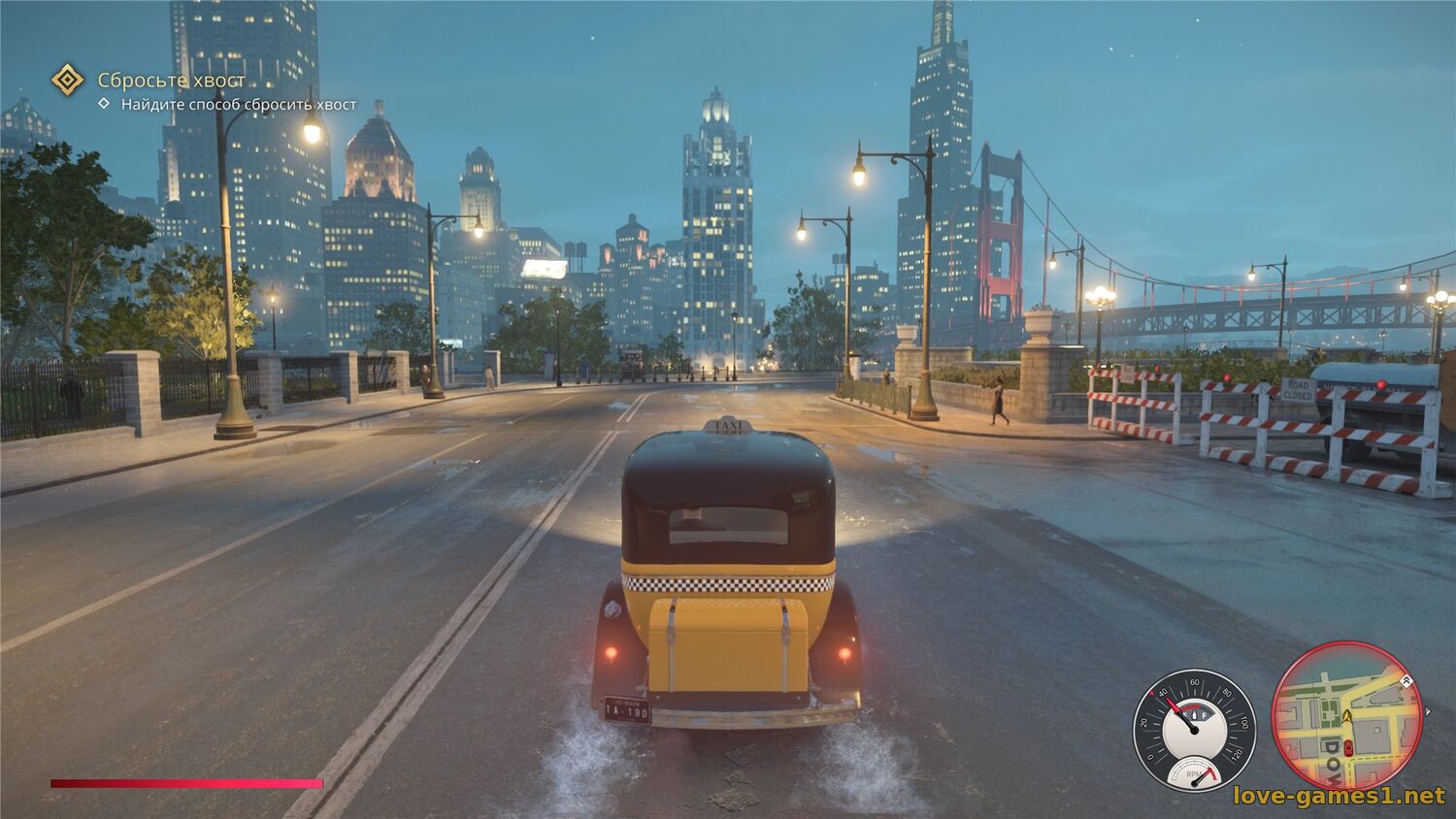Click the circular minimap
Image resolution: width=1456 pixels, height=819 pixels.
click(x=1346, y=715)
